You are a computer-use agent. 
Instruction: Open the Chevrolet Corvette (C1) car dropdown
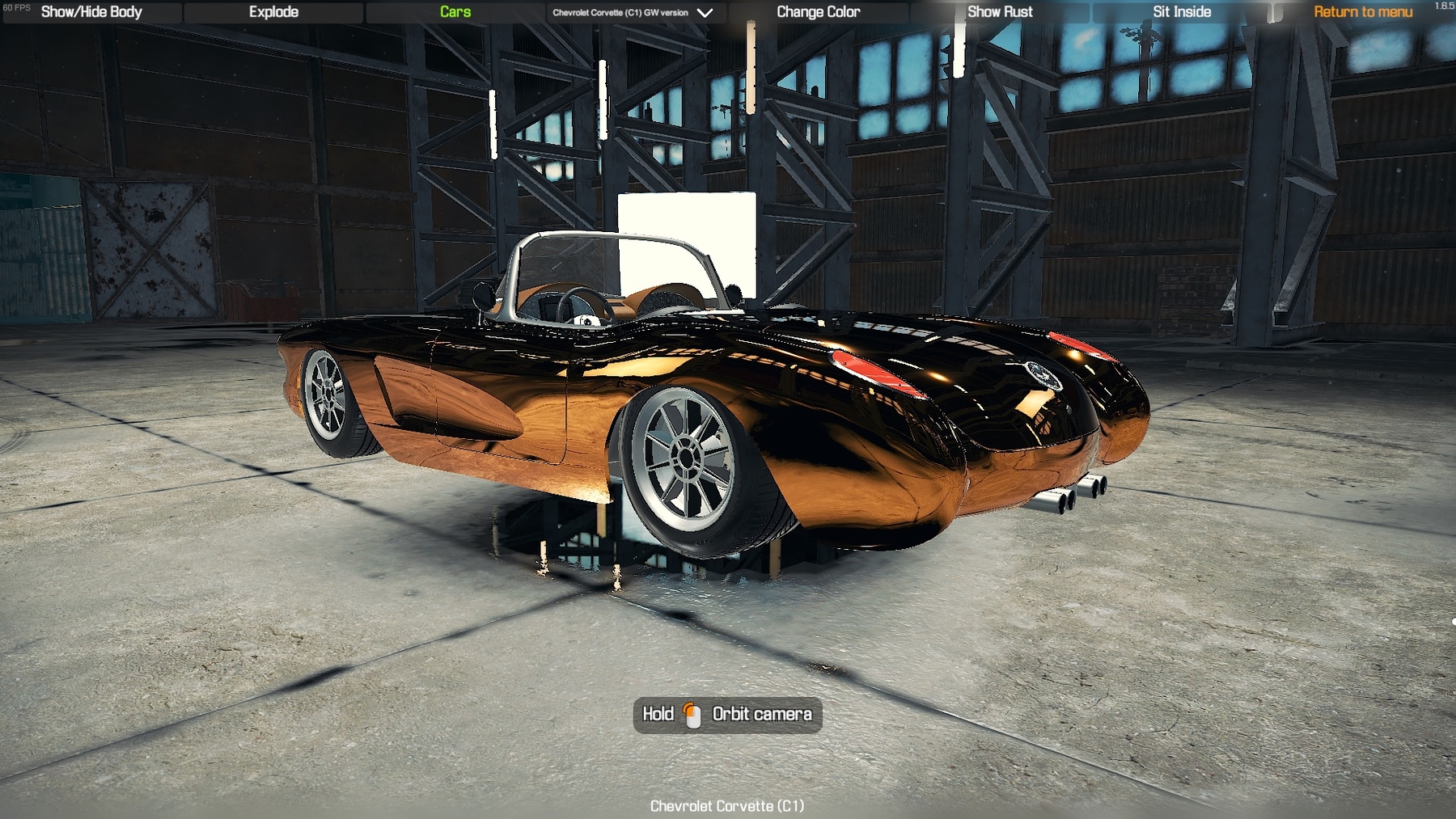click(x=633, y=13)
